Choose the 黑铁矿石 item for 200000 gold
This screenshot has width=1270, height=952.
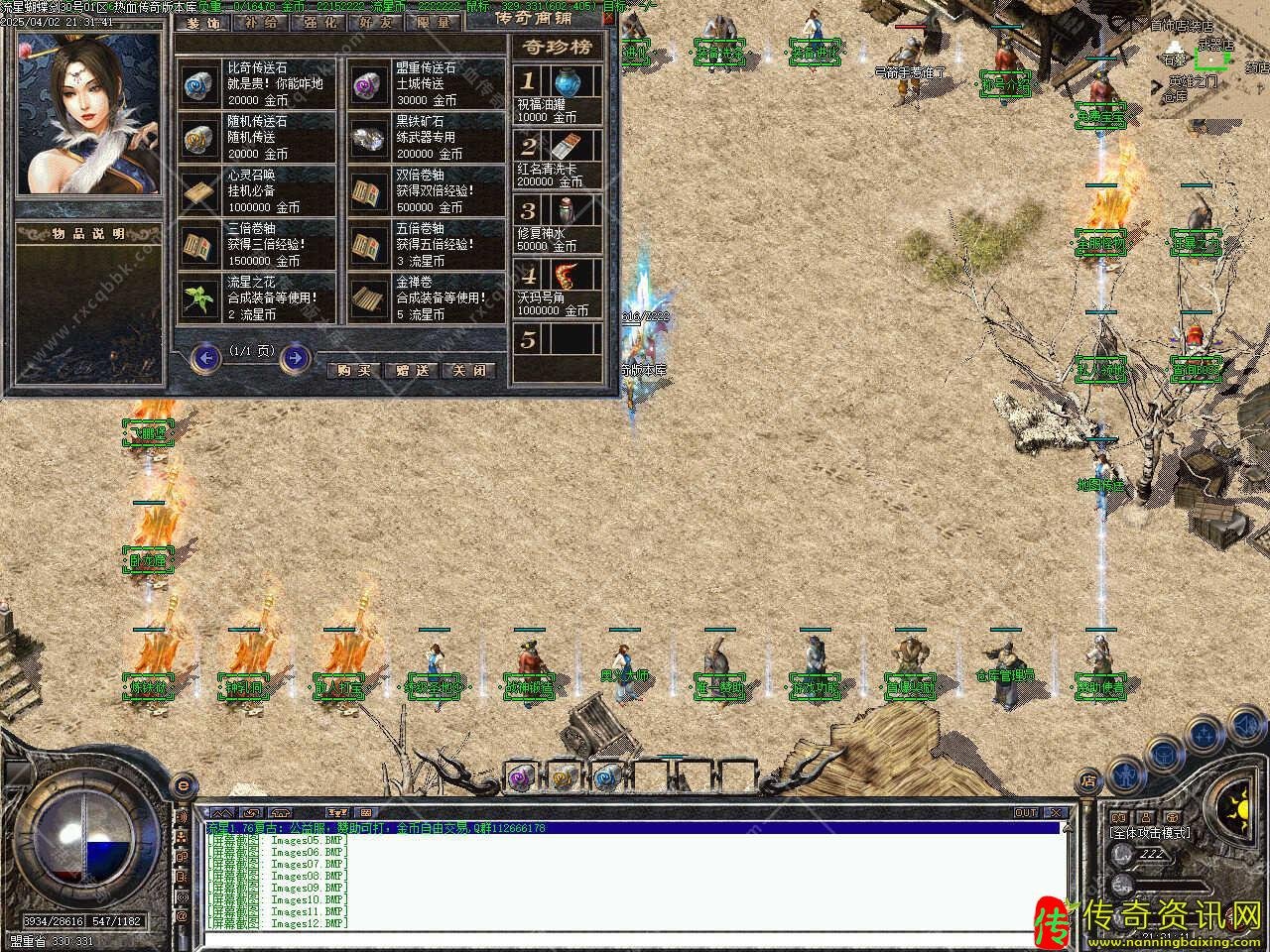[x=426, y=138]
